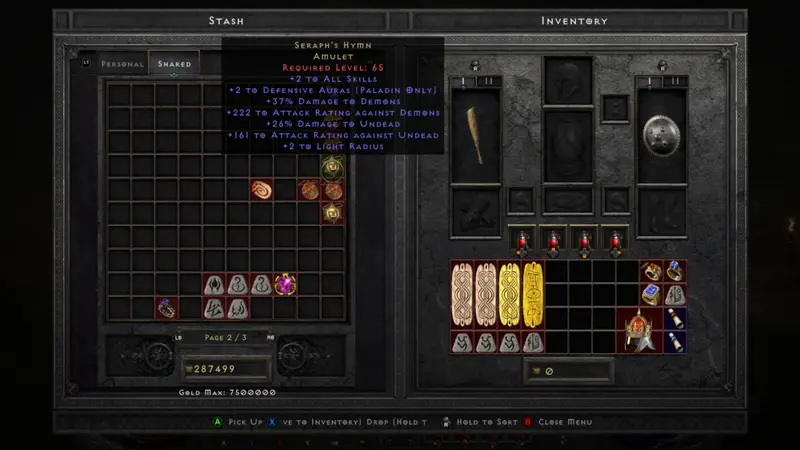Switch to the Personal stash tab
800x450 pixels.
pyautogui.click(x=122, y=64)
